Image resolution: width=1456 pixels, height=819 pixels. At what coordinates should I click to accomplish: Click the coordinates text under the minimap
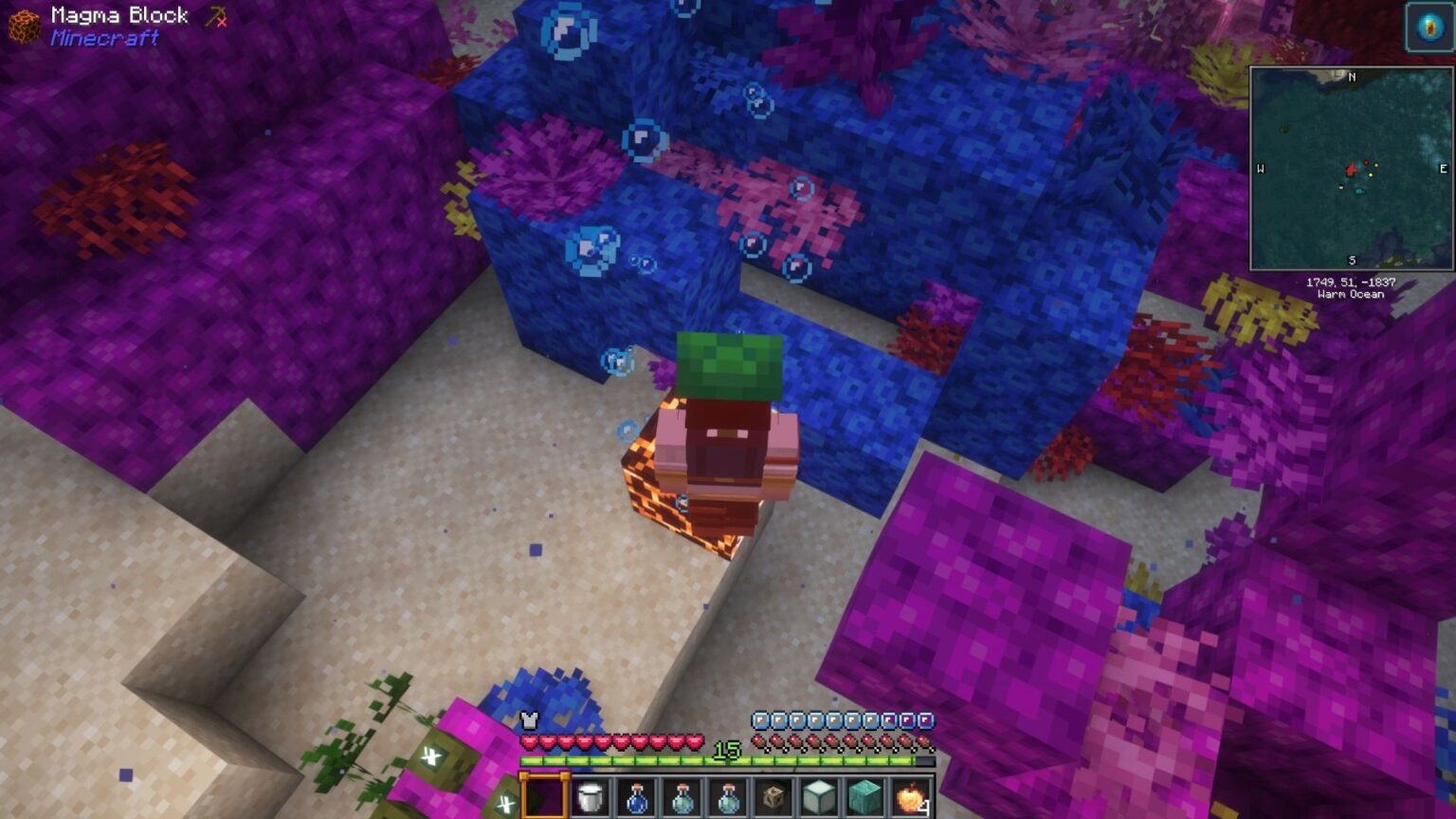pyautogui.click(x=1352, y=282)
